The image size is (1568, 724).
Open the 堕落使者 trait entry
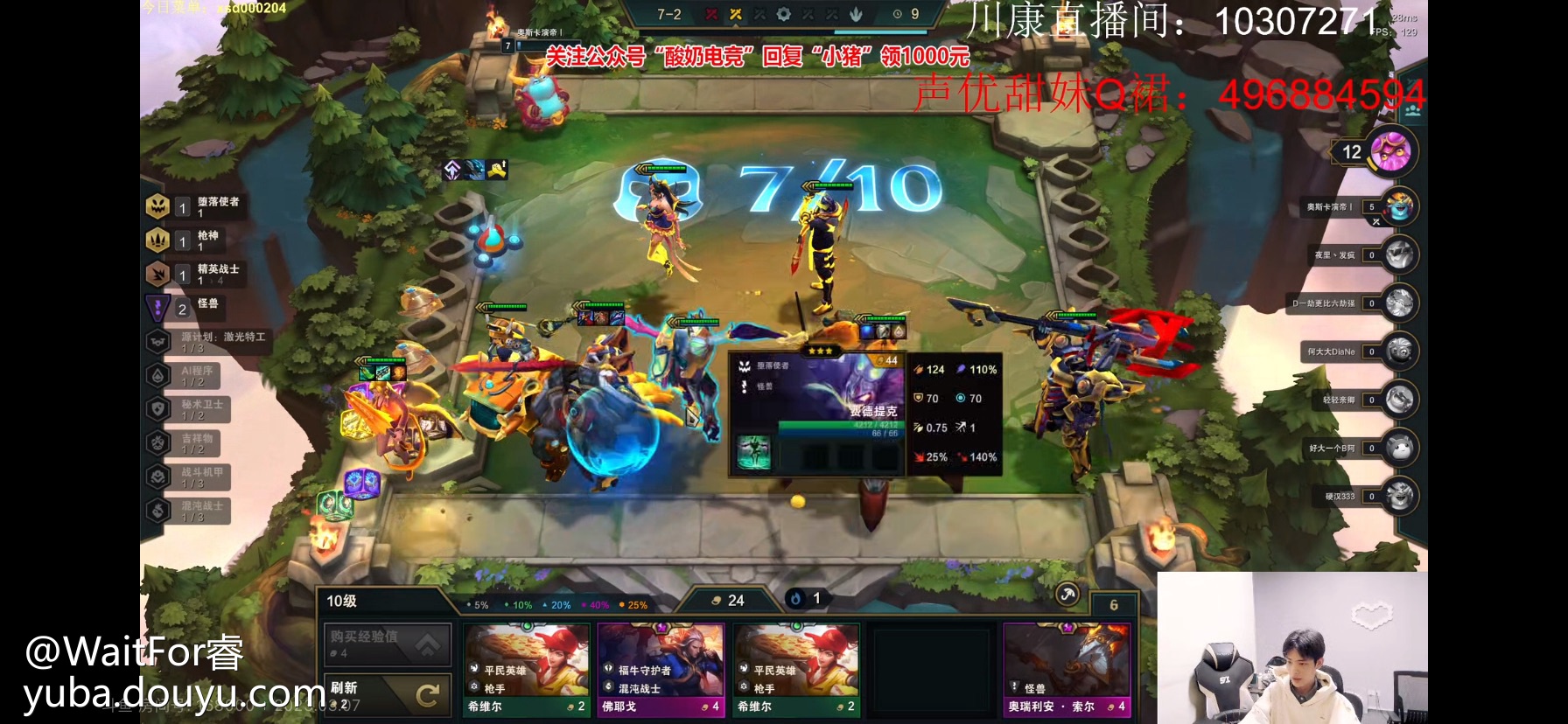194,206
